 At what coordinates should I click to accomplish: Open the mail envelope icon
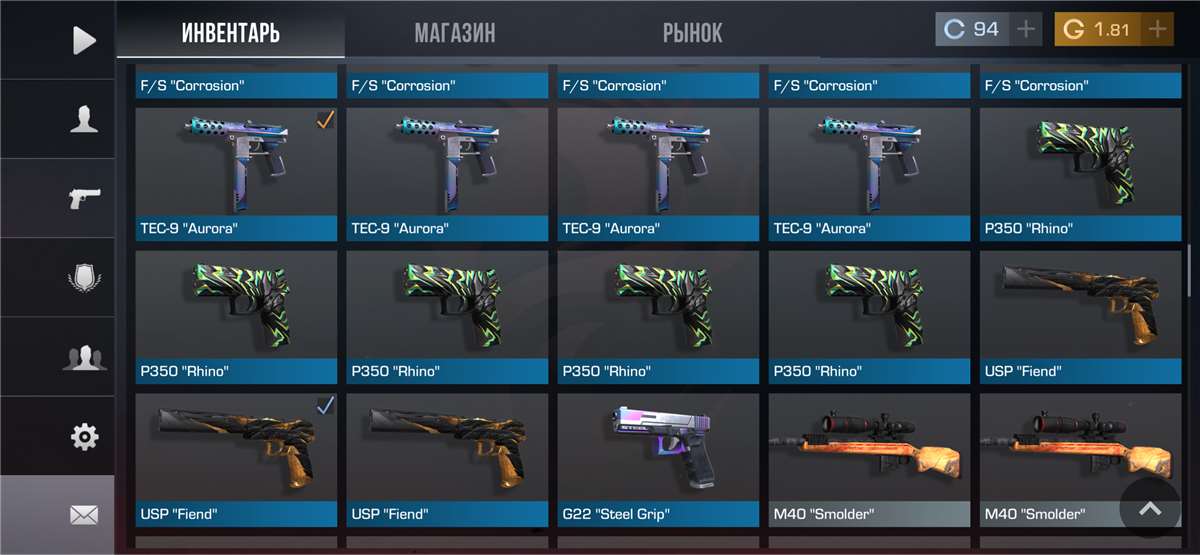84,515
